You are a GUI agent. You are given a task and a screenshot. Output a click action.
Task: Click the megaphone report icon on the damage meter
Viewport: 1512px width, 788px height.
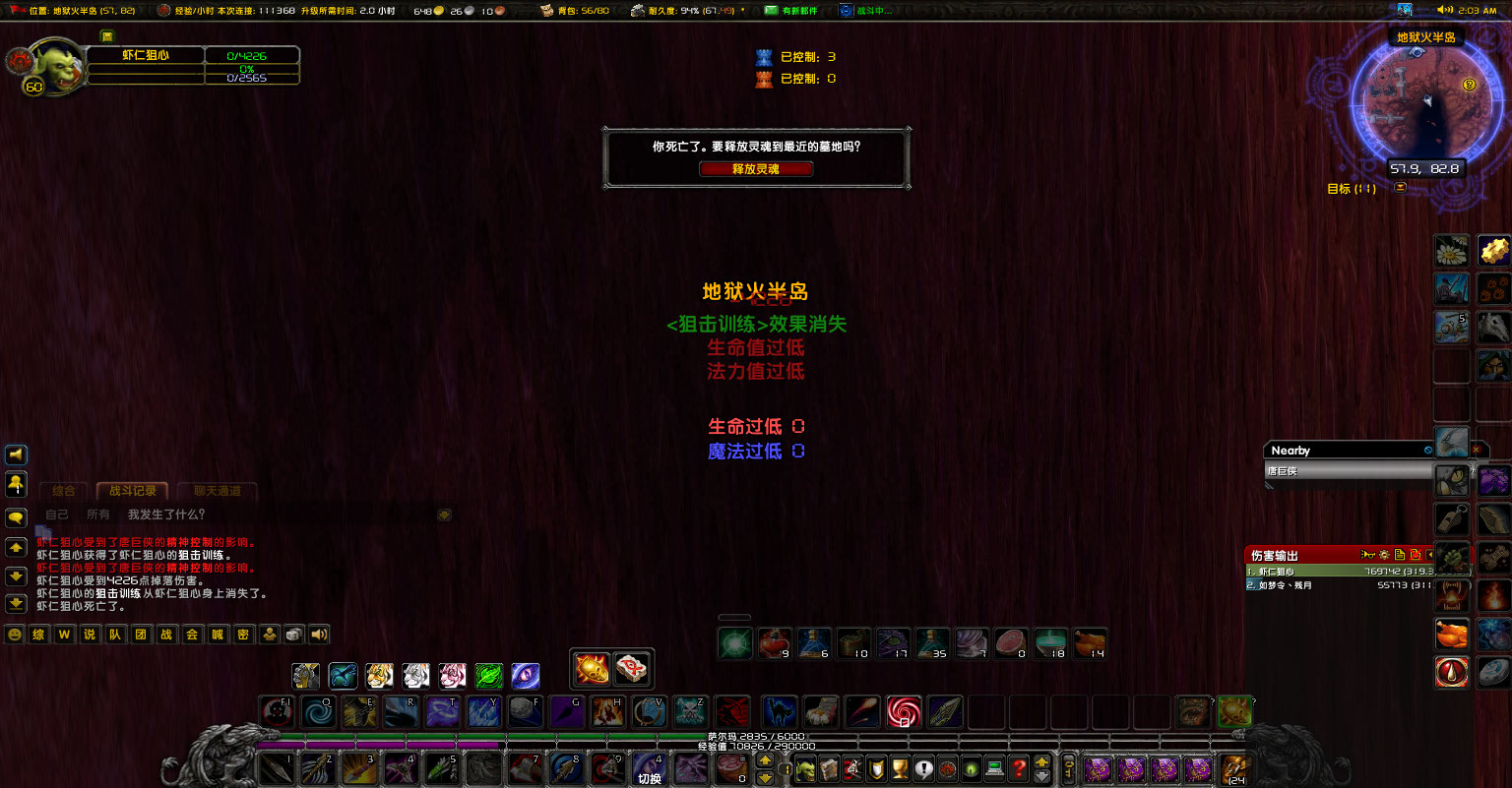click(x=1367, y=554)
